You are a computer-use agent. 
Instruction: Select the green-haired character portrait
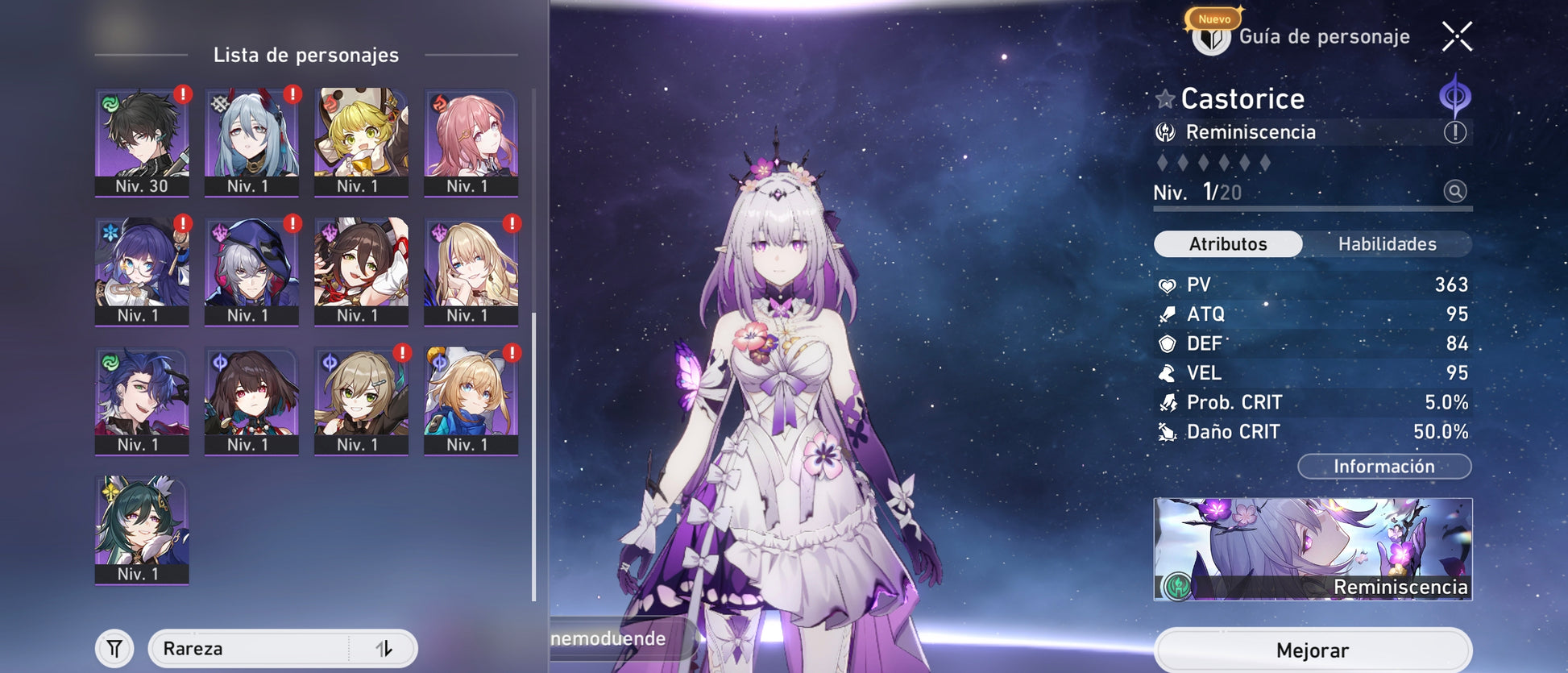click(x=142, y=530)
